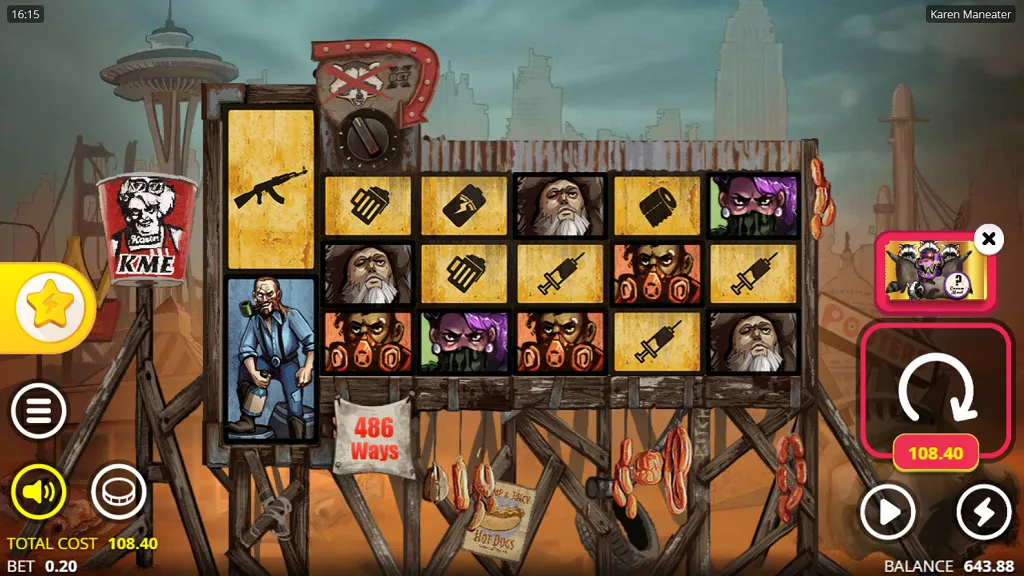Open the yellow star bonus feature menu
The width and height of the screenshot is (1024, 576).
47,307
